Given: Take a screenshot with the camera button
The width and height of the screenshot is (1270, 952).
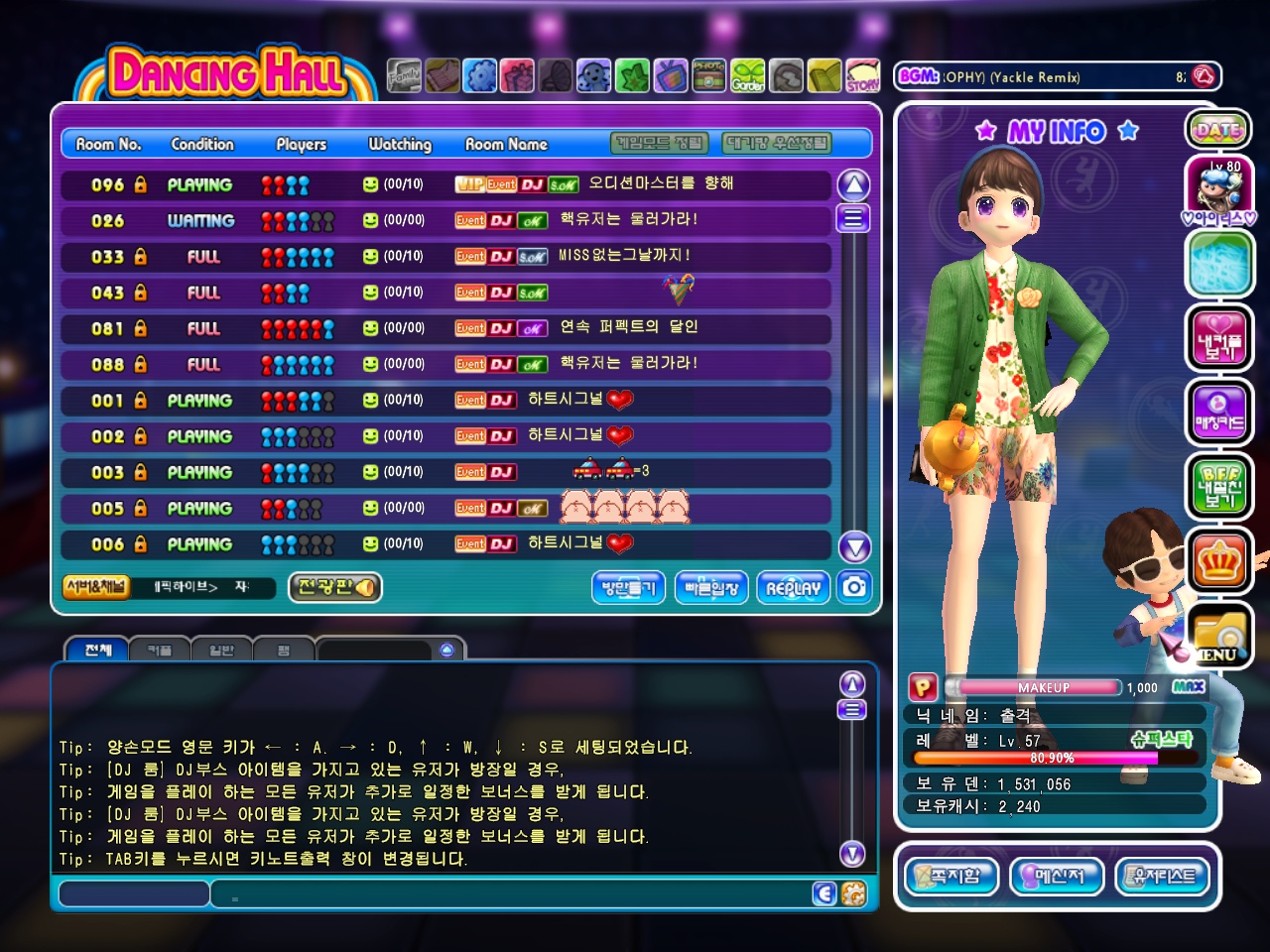Looking at the screenshot, I should [854, 587].
